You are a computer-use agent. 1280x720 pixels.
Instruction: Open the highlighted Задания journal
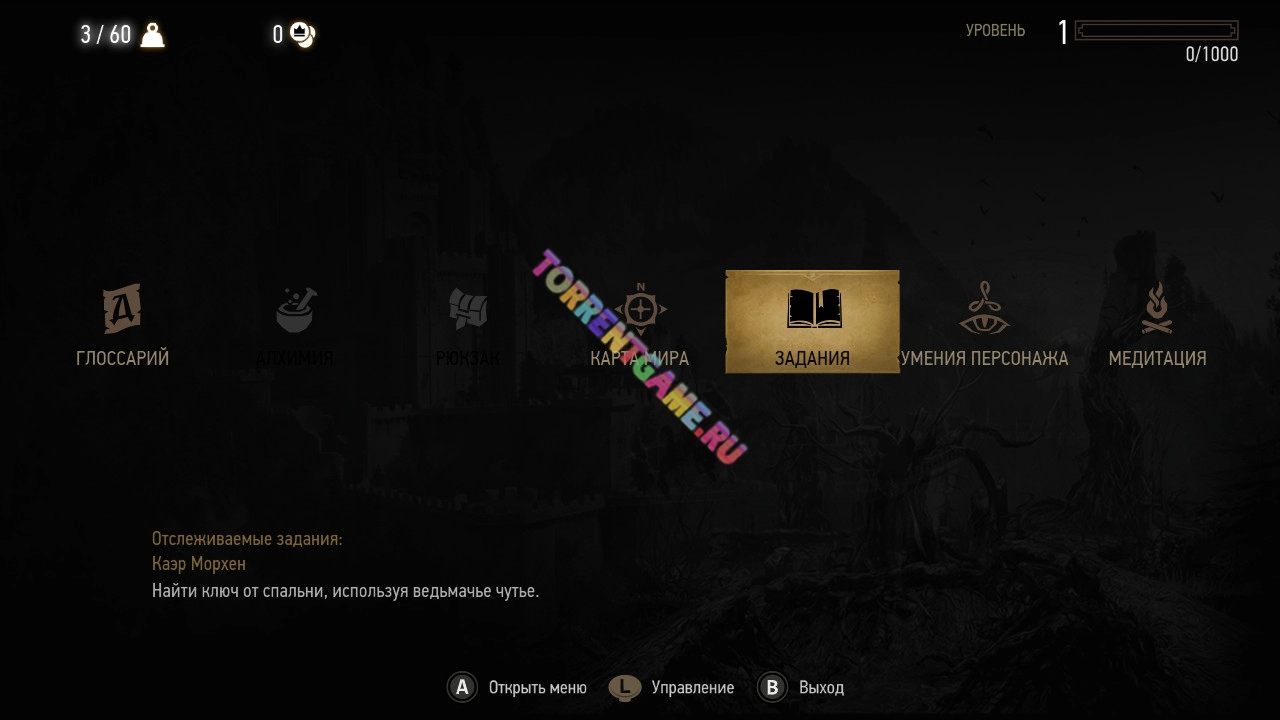point(812,322)
